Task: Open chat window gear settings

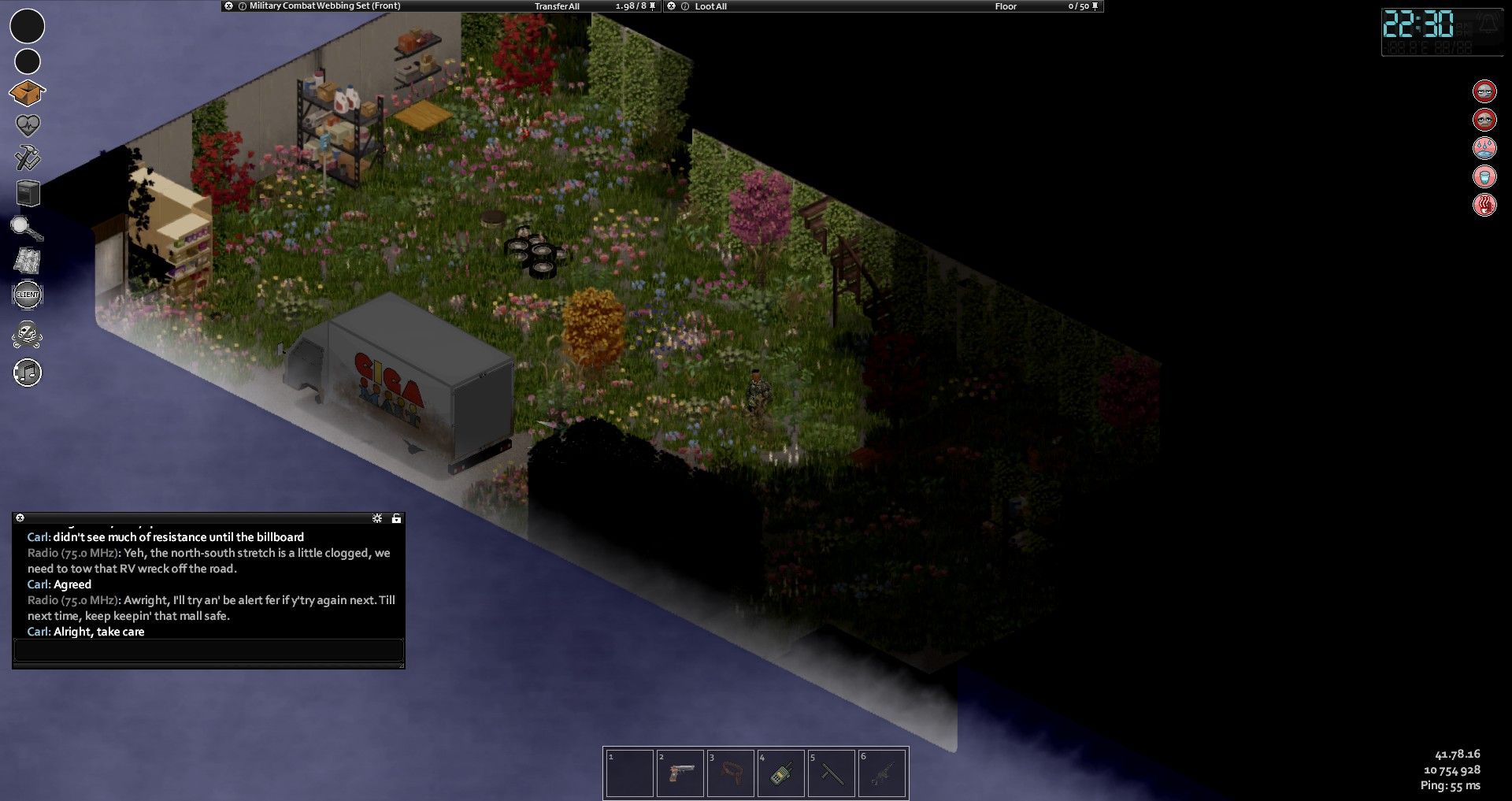Action: pyautogui.click(x=377, y=518)
